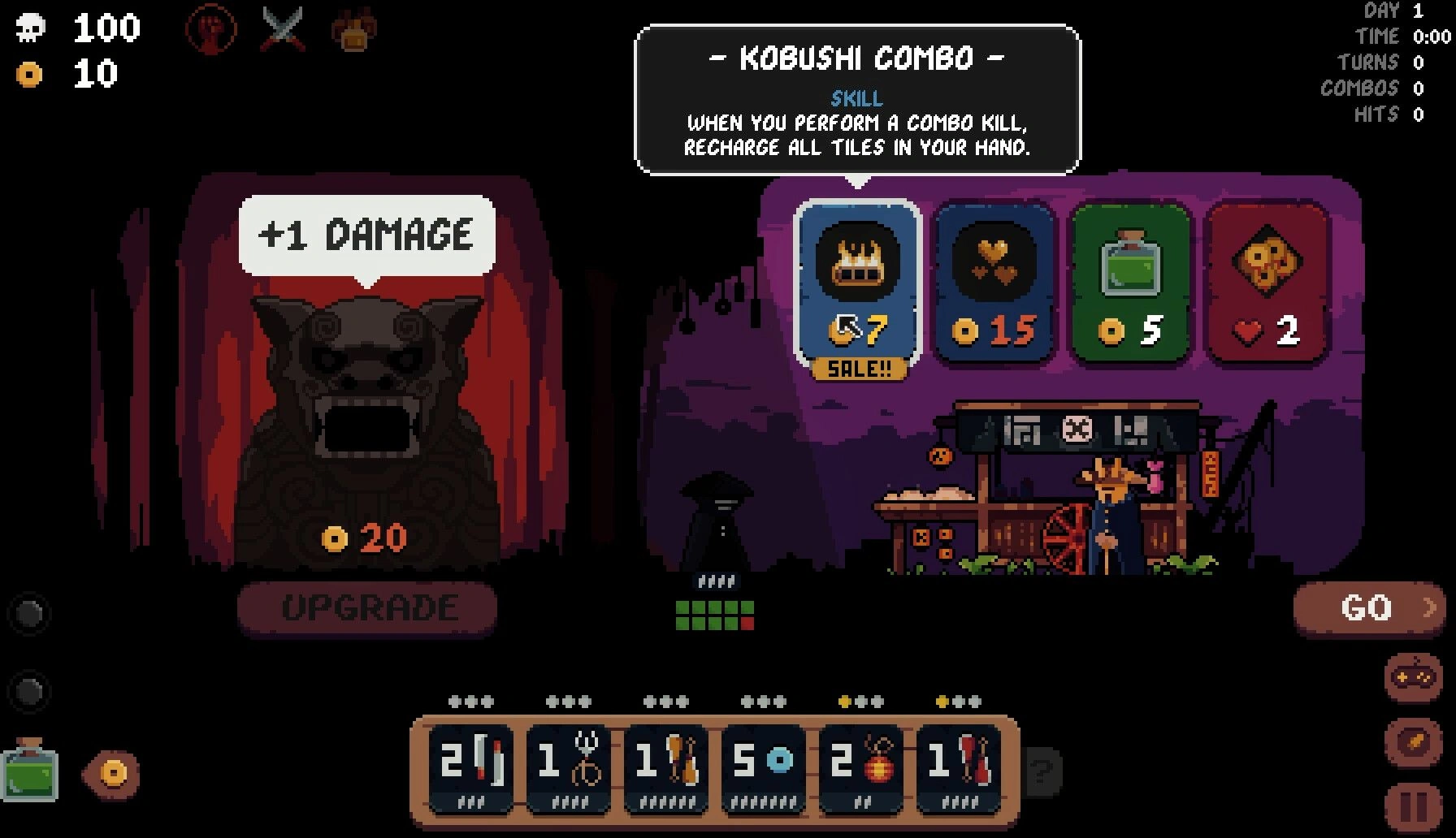The width and height of the screenshot is (1456, 838).
Task: Pick the red twin clubs tile
Action: tap(959, 767)
